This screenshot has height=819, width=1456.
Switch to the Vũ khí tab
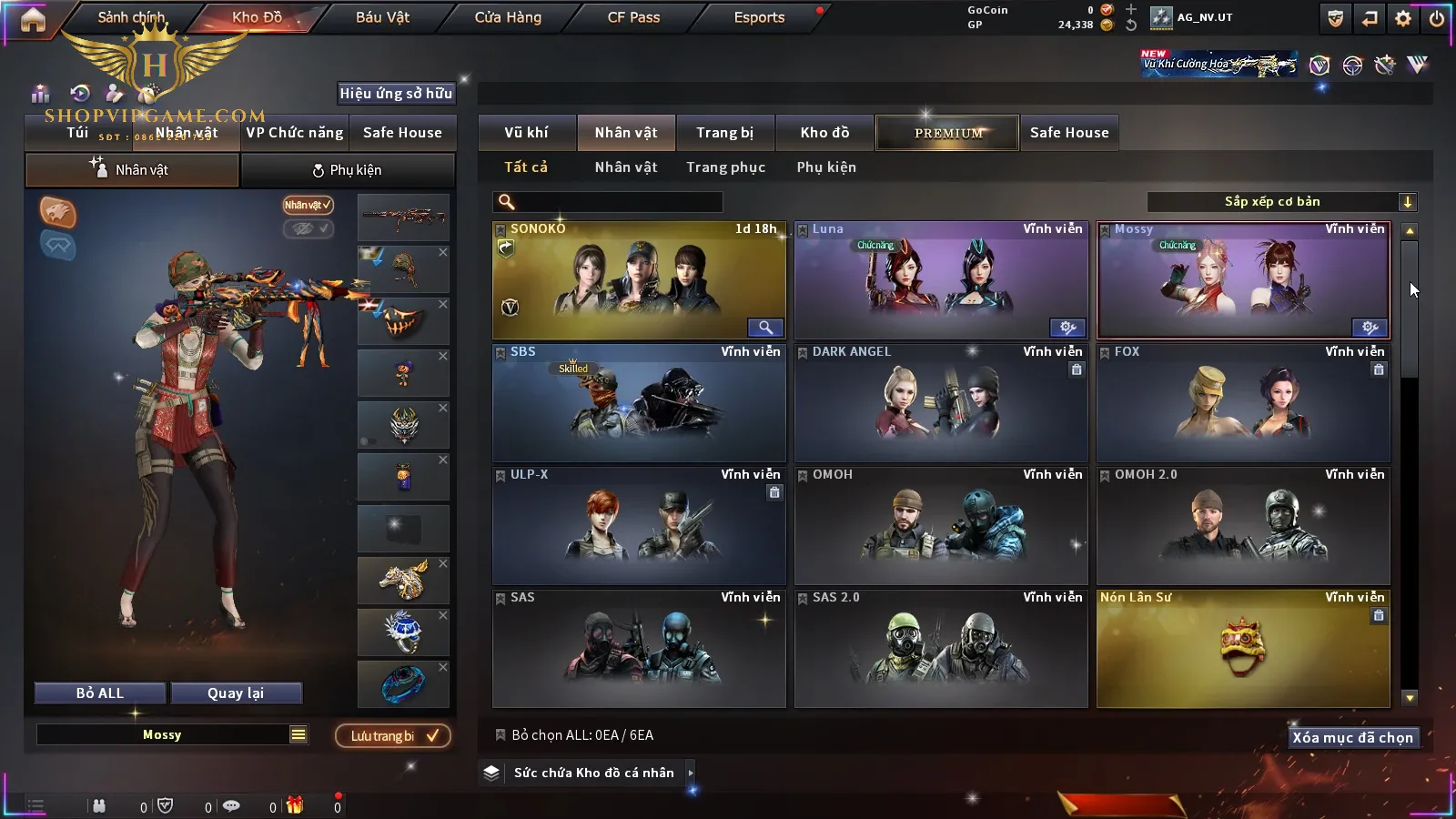coord(526,133)
